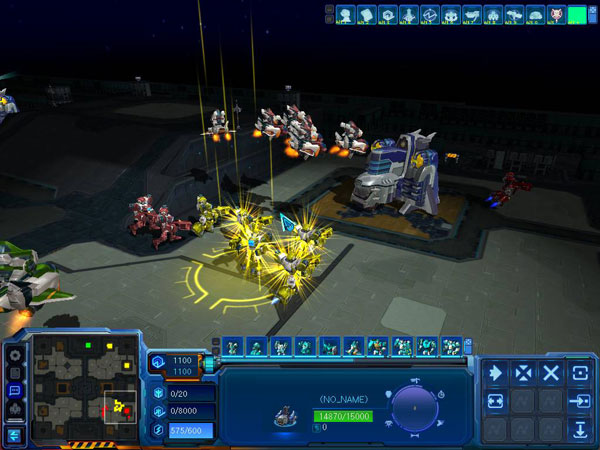Open the unit-group icon below the chat icon
Viewport: 600px width, 450px height.
click(14, 408)
